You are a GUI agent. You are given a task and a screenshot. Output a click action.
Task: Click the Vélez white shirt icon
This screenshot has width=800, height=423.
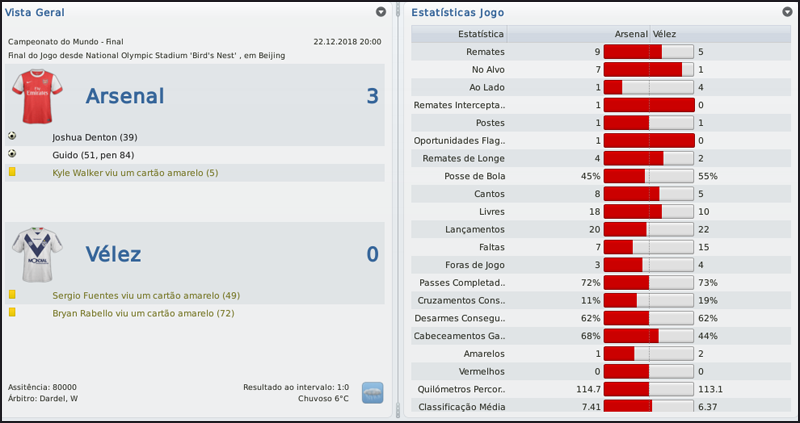37,254
